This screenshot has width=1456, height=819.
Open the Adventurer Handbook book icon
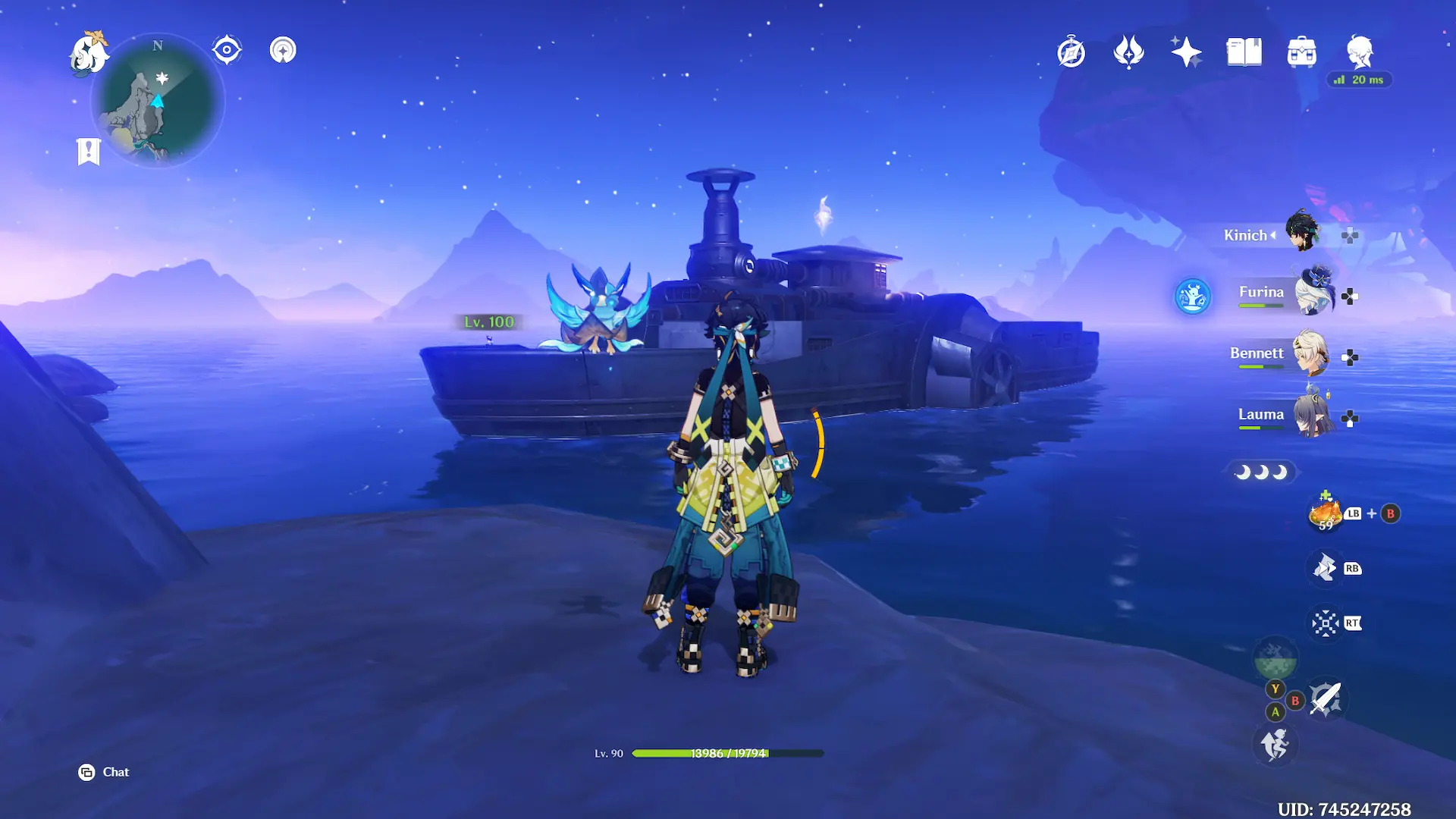pyautogui.click(x=1244, y=52)
